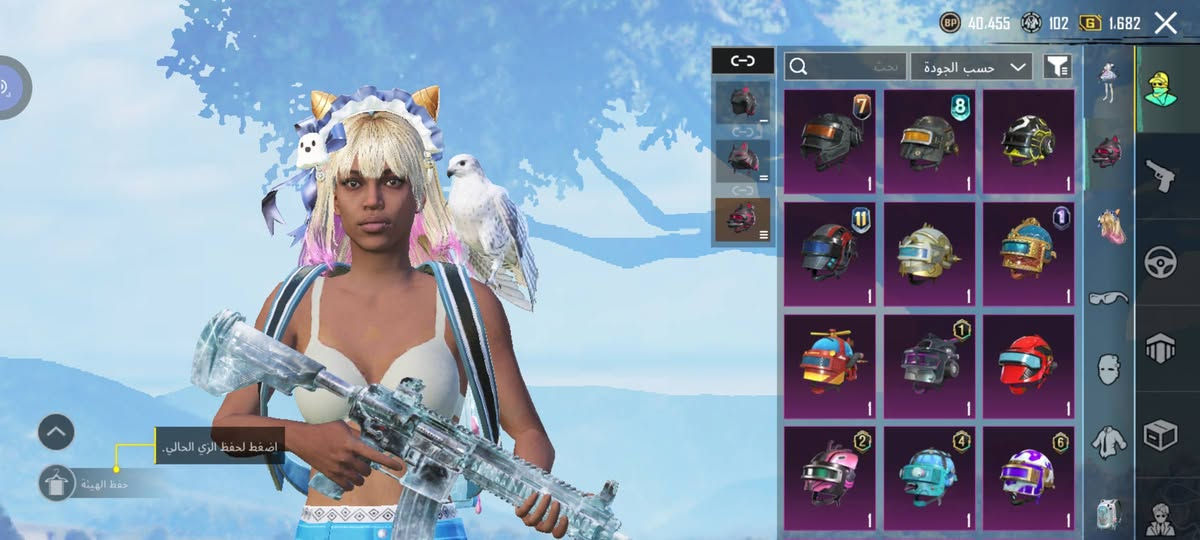This screenshot has width=1200, height=540.
Task: Open the box crate category
Action: tap(1160, 435)
